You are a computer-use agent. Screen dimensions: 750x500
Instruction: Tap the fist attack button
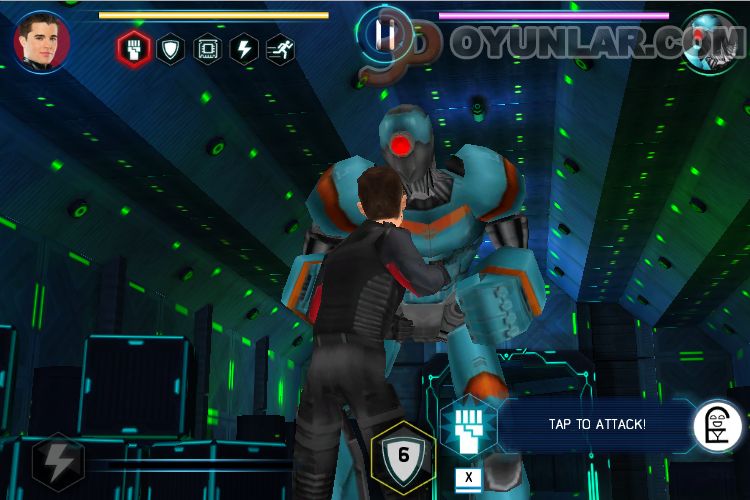pyautogui.click(x=468, y=423)
